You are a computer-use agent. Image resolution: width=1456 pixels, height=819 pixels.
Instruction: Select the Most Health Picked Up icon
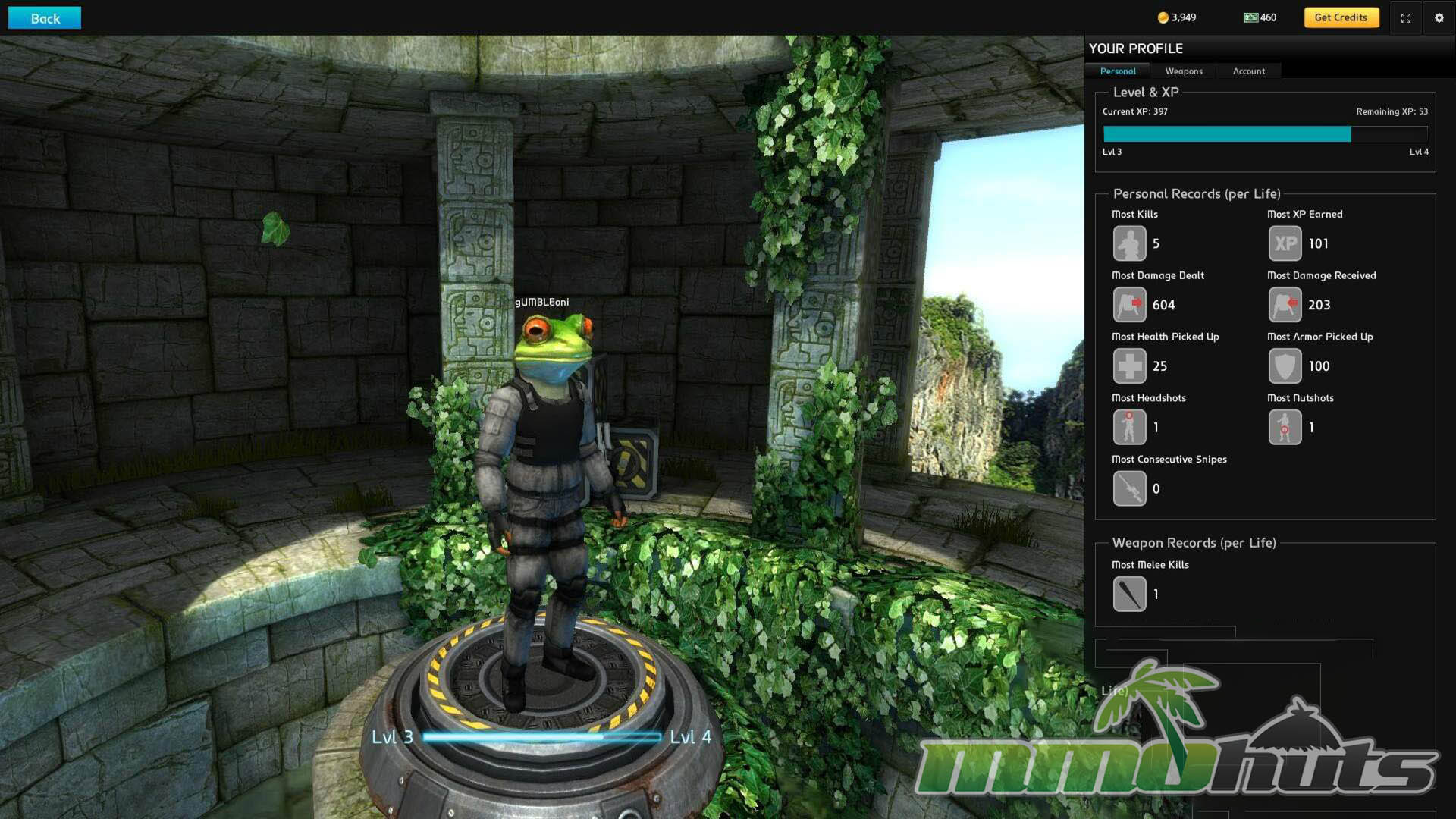pos(1129,366)
